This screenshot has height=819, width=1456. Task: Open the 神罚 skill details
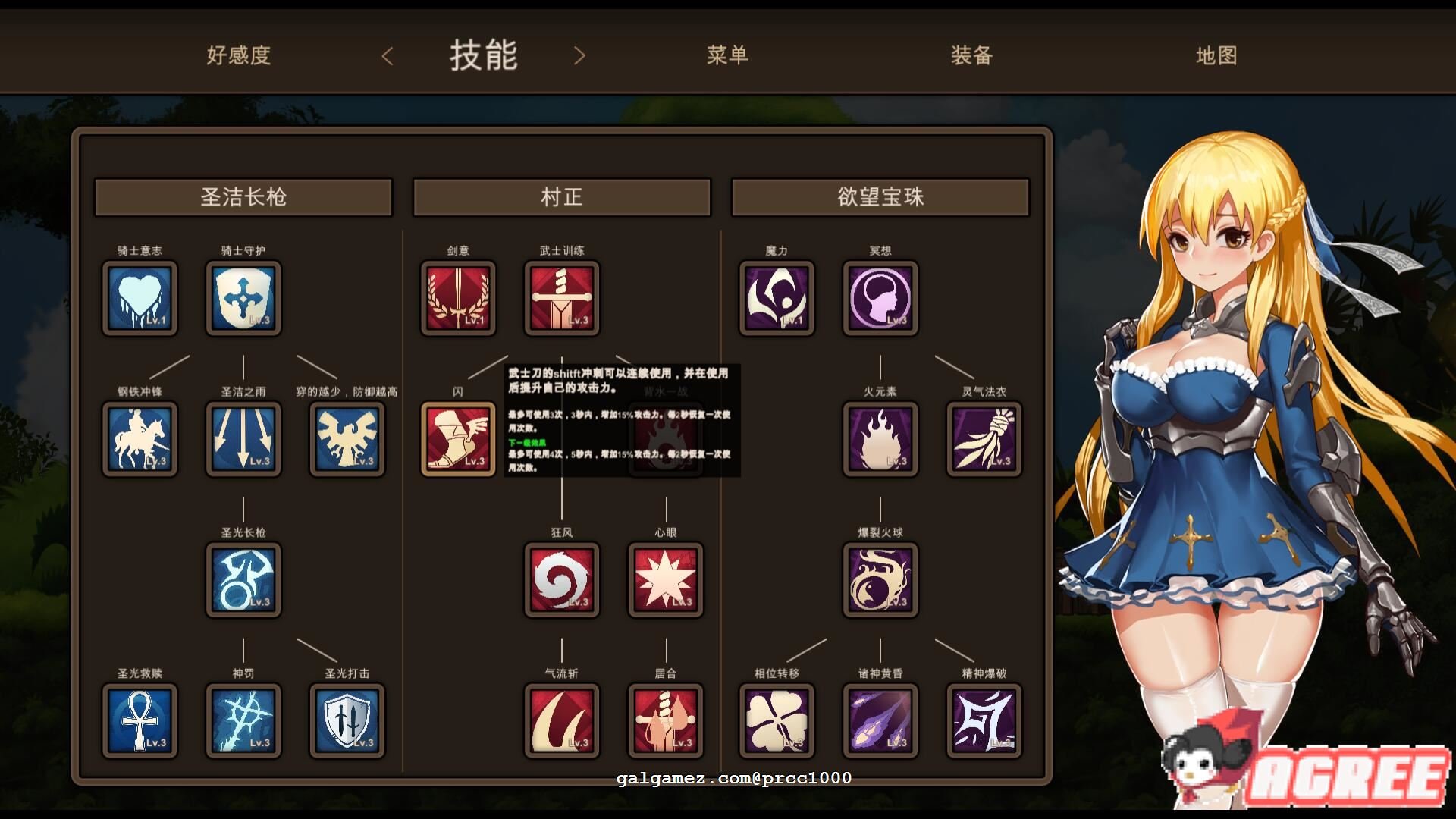[243, 720]
